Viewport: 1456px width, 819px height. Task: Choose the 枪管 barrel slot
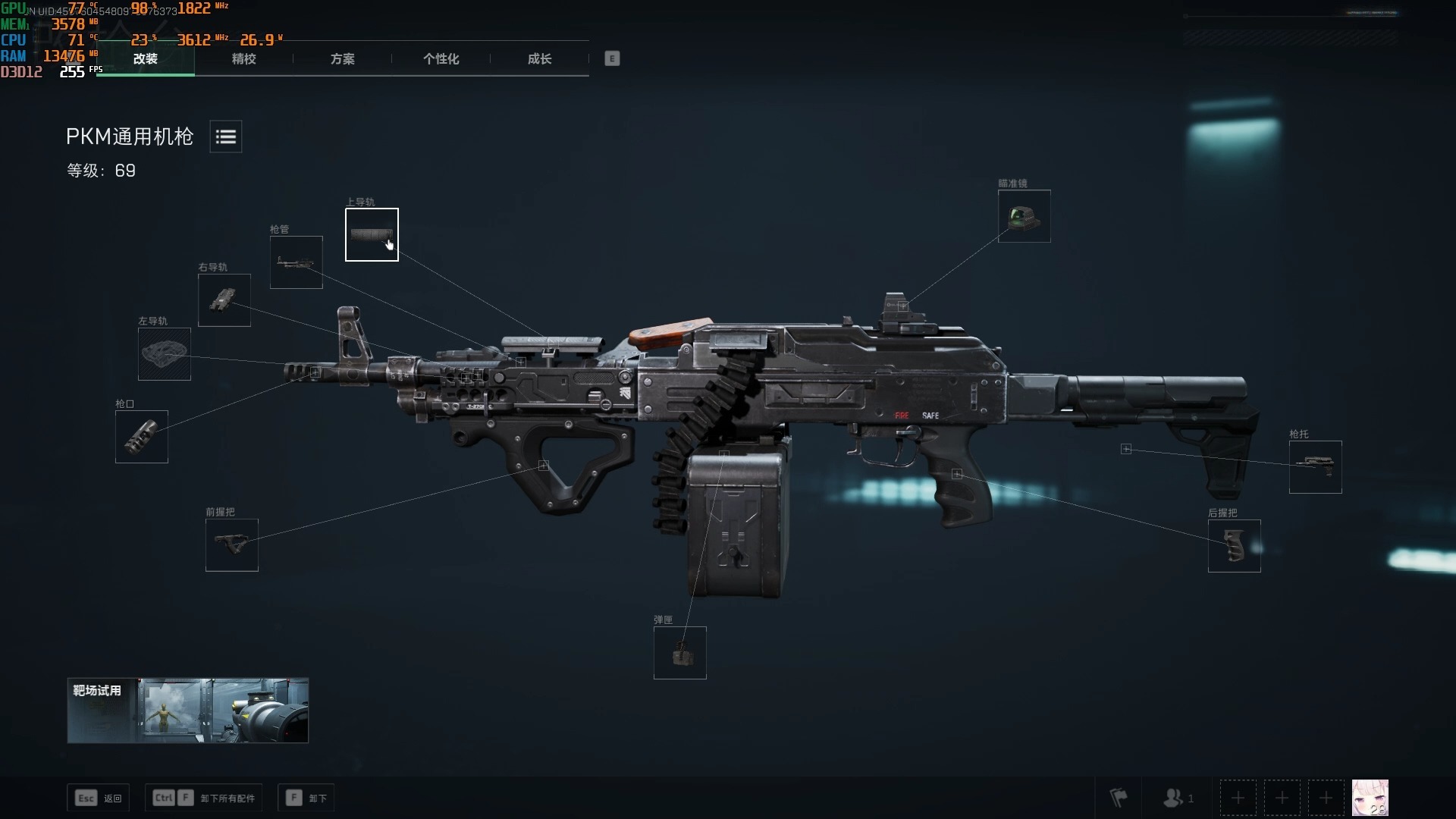click(297, 262)
